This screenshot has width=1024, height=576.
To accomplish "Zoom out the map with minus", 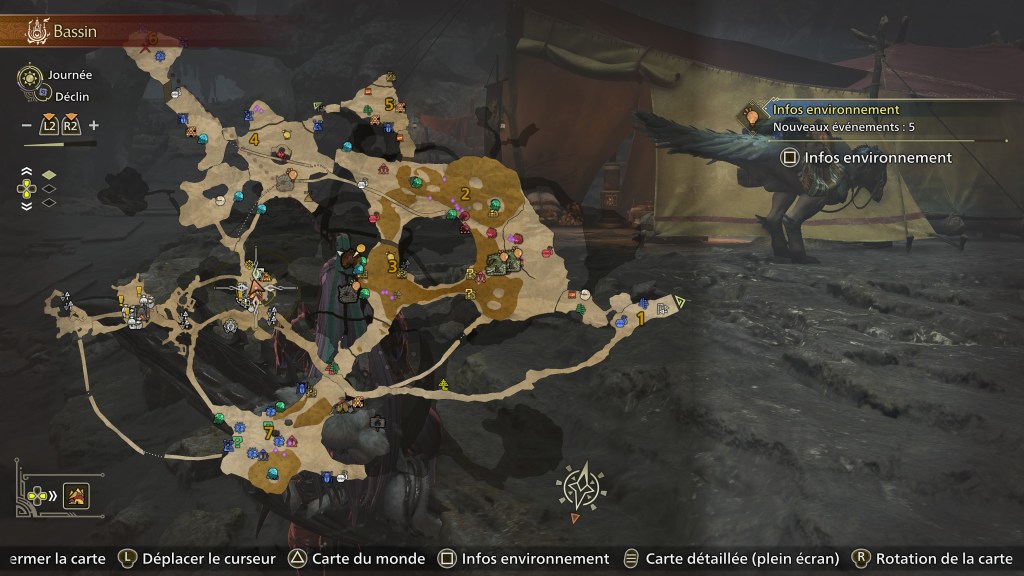I will (27, 126).
